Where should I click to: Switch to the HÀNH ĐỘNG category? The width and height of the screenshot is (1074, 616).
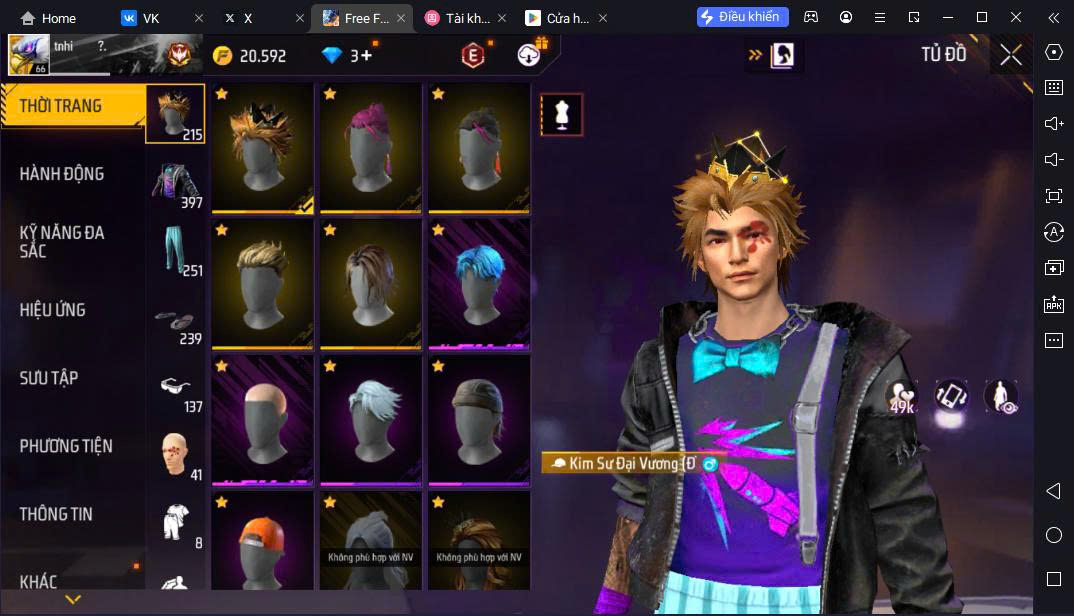[62, 174]
